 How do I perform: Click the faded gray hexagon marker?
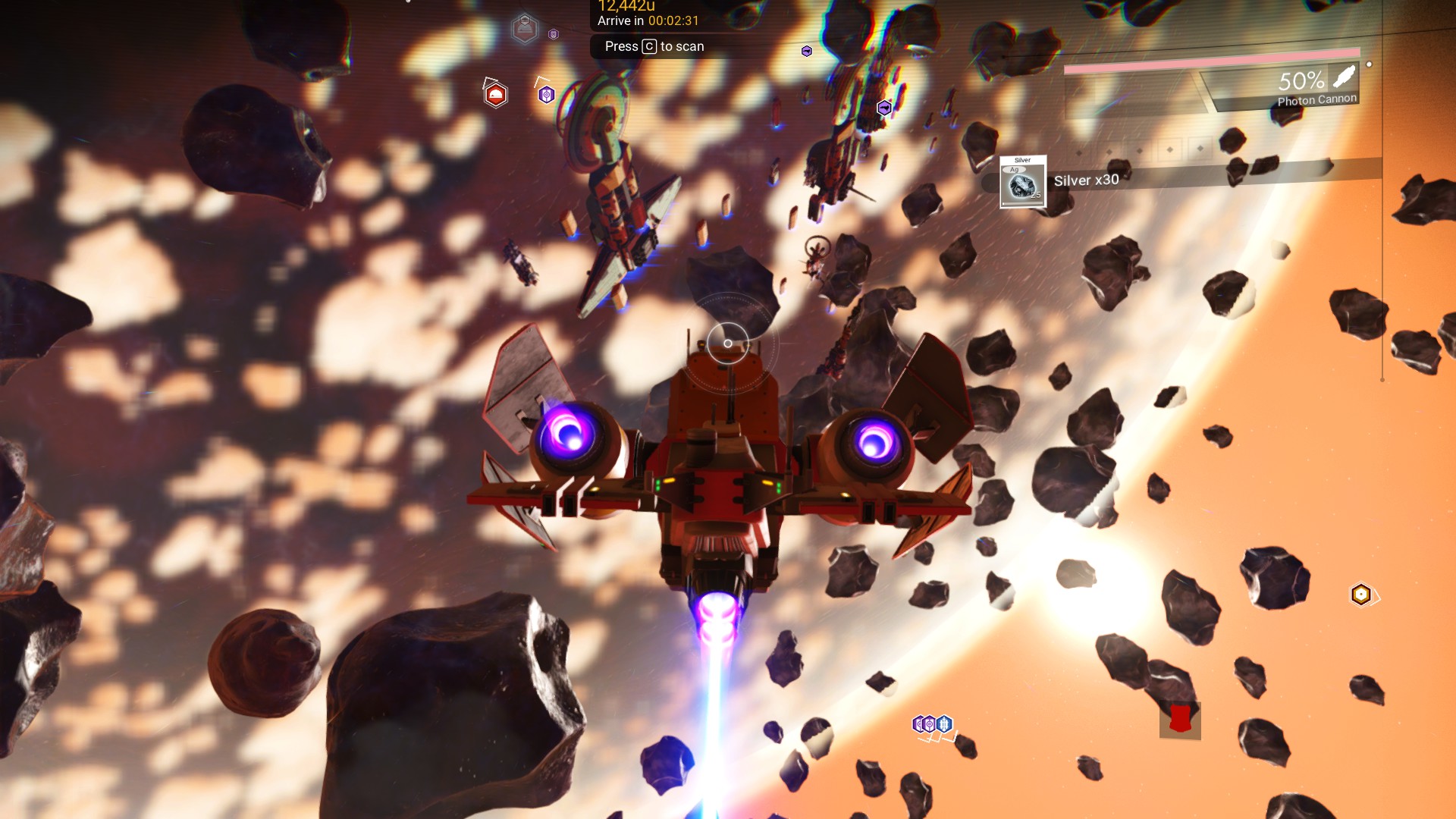tap(524, 29)
